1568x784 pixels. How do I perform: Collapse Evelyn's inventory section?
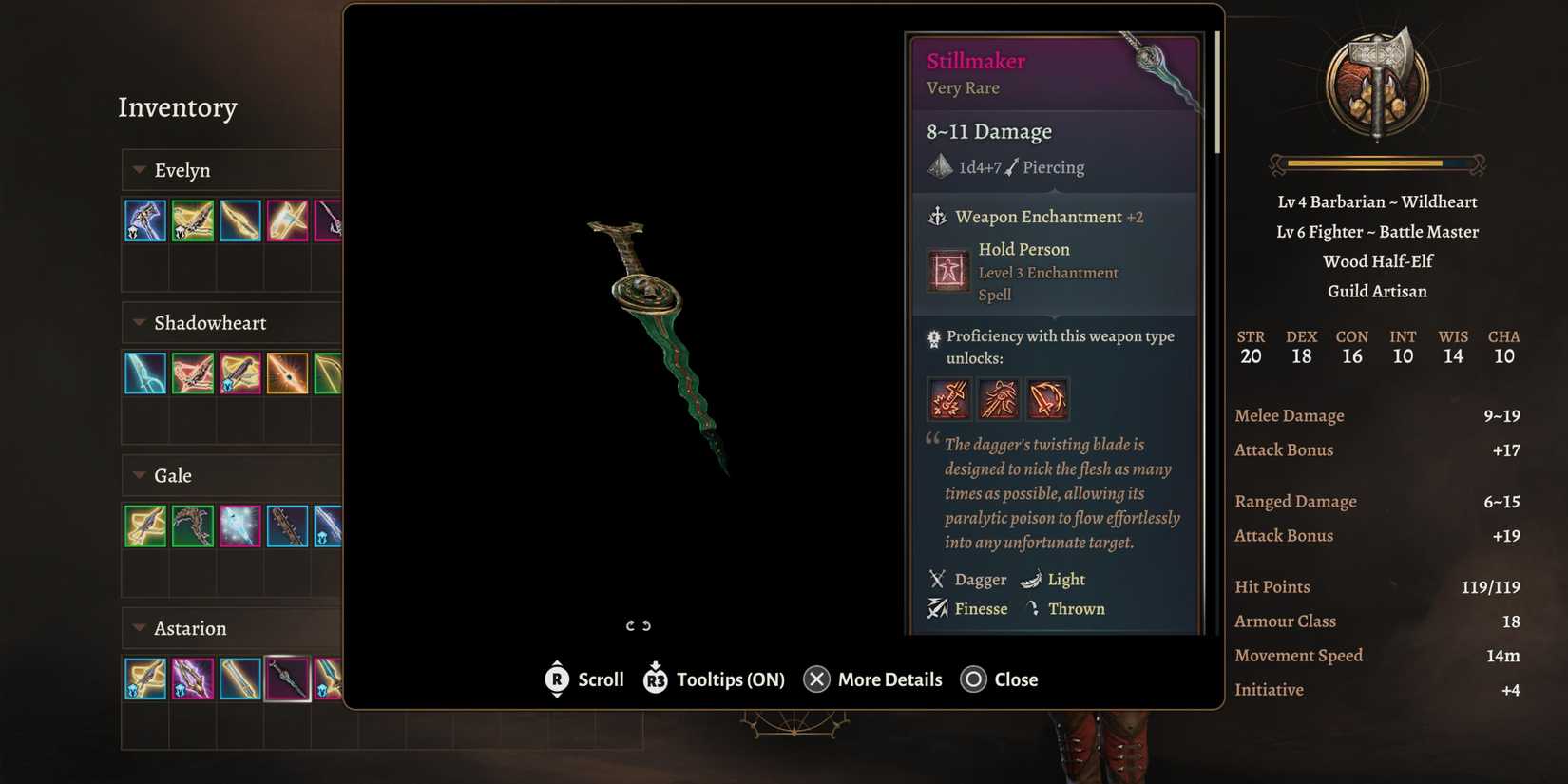pyautogui.click(x=136, y=169)
